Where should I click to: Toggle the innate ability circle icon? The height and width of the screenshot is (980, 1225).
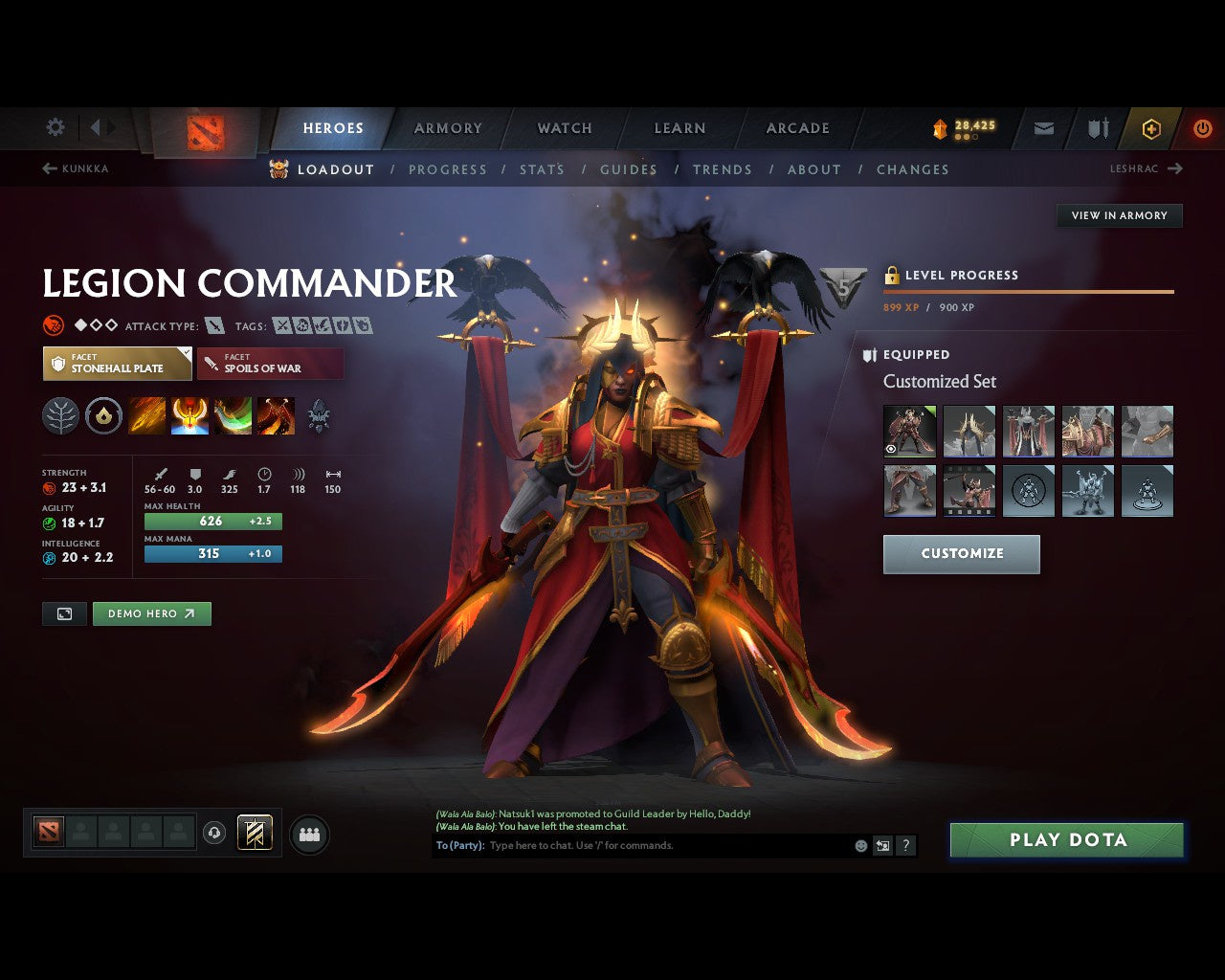tap(103, 415)
